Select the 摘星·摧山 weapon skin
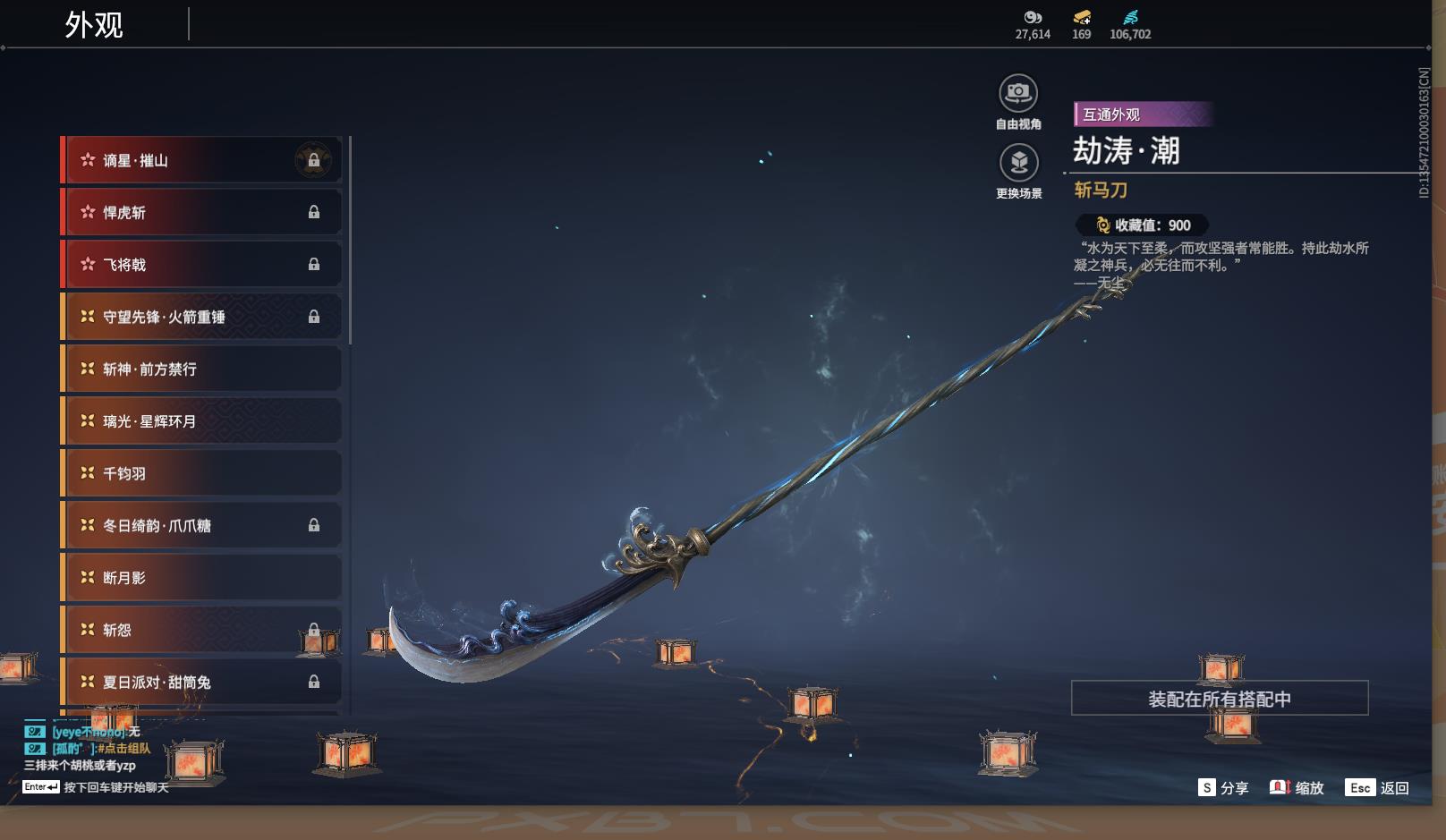Image resolution: width=1446 pixels, height=840 pixels. [201, 160]
